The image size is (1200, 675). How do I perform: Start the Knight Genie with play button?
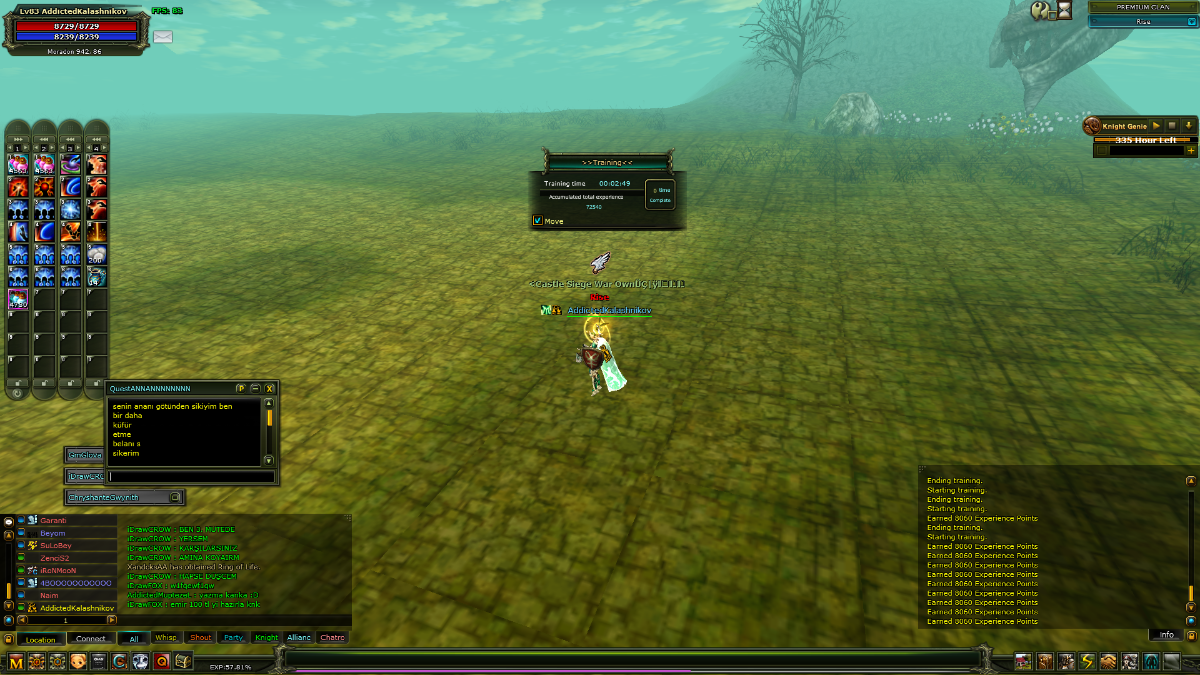(1156, 126)
